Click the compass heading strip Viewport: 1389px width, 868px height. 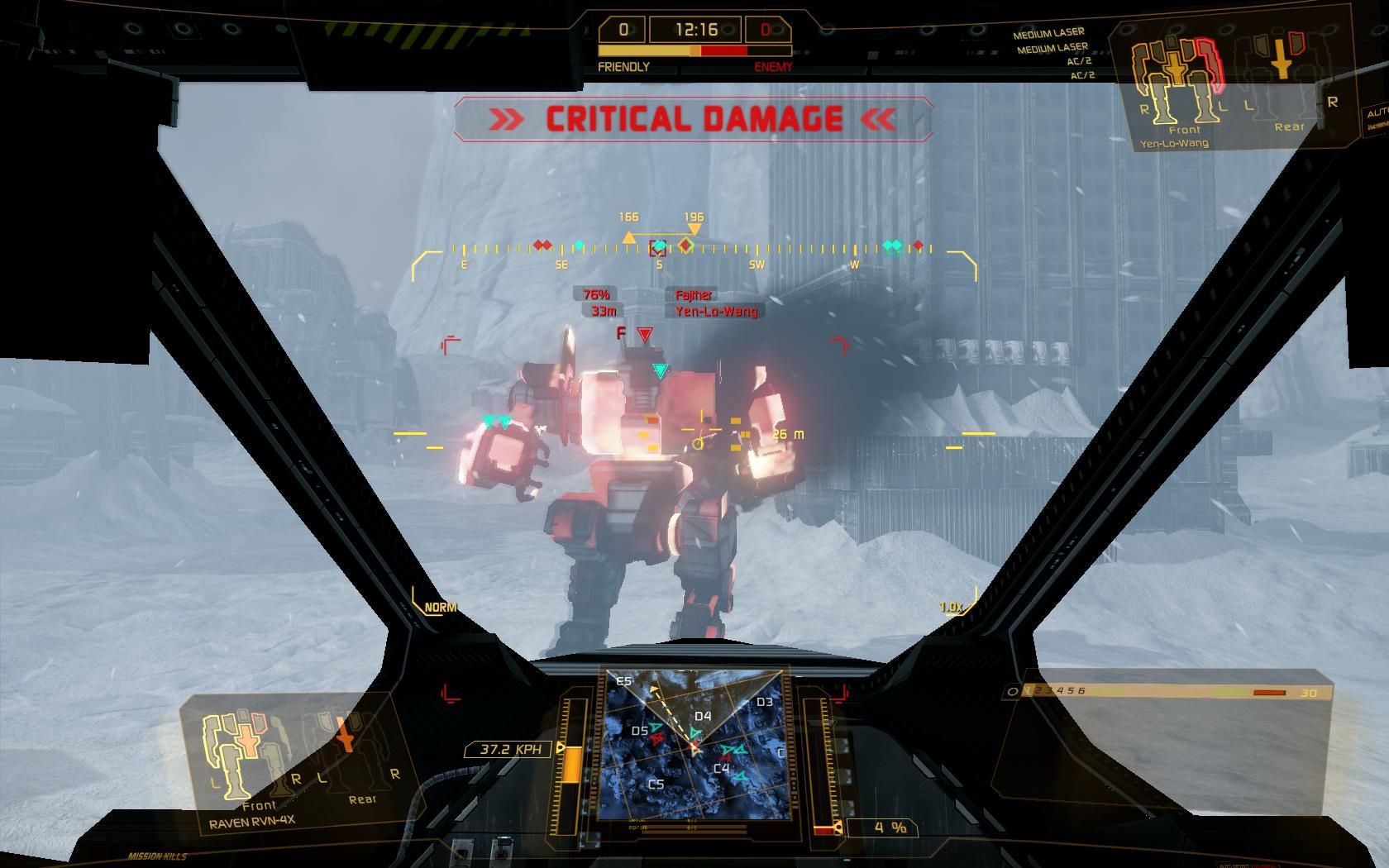pos(693,249)
